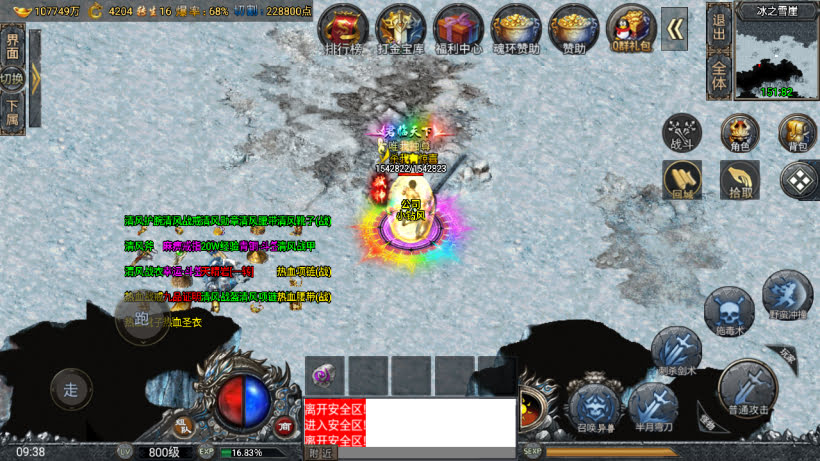The width and height of the screenshot is (820, 461).
Task: Open the 冰之雪崖 minimap
Action: (x=777, y=55)
